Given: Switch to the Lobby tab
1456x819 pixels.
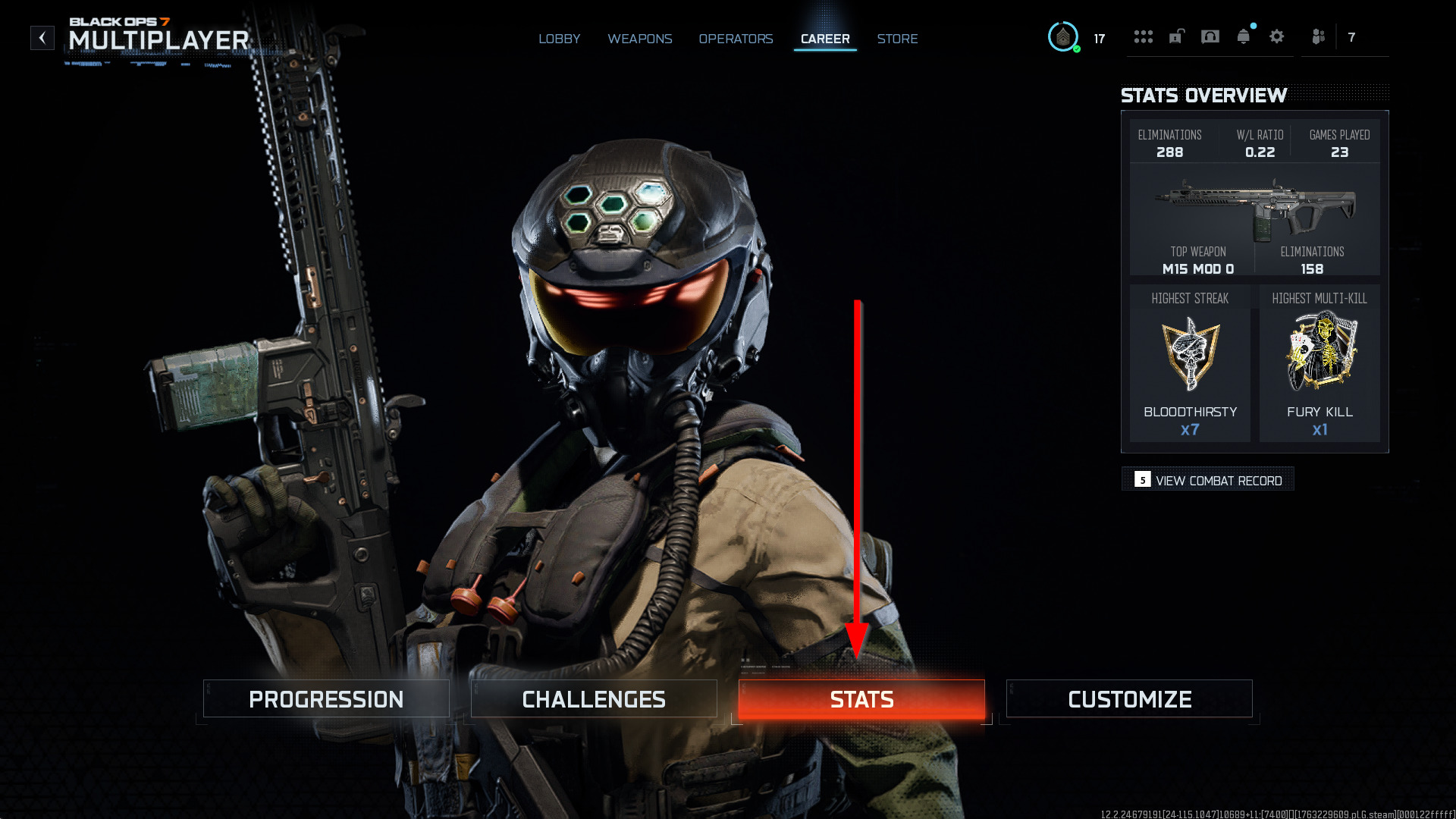Looking at the screenshot, I should [x=559, y=39].
